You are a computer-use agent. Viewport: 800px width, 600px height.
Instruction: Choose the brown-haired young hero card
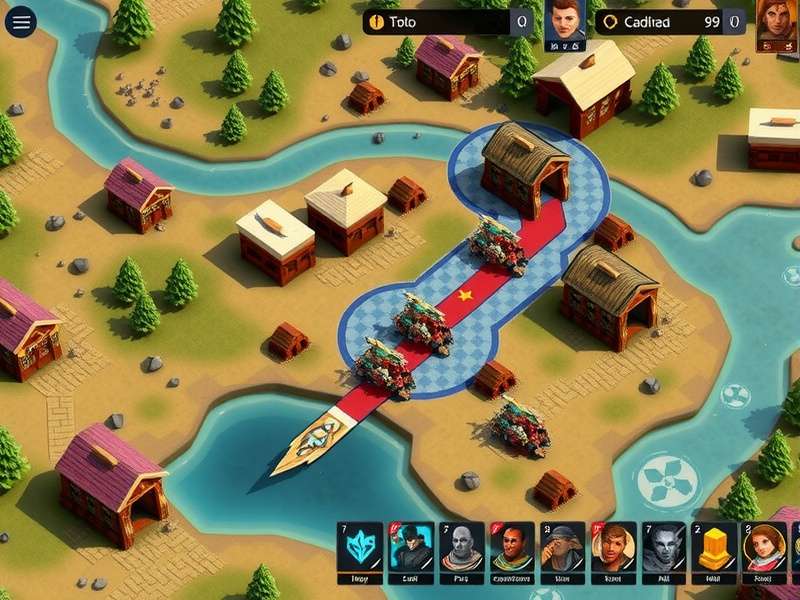click(x=613, y=548)
